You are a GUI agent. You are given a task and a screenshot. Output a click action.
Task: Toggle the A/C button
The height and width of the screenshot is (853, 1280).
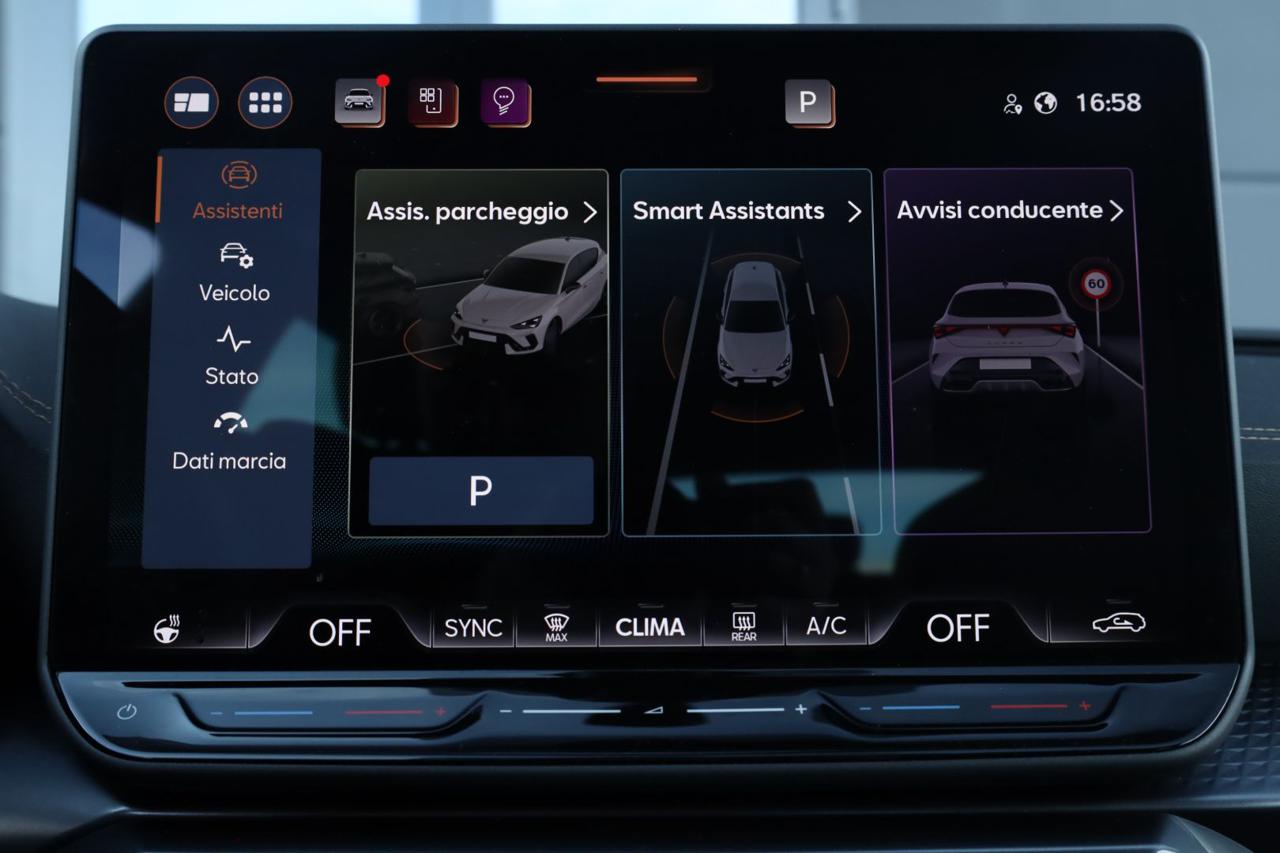(x=826, y=626)
